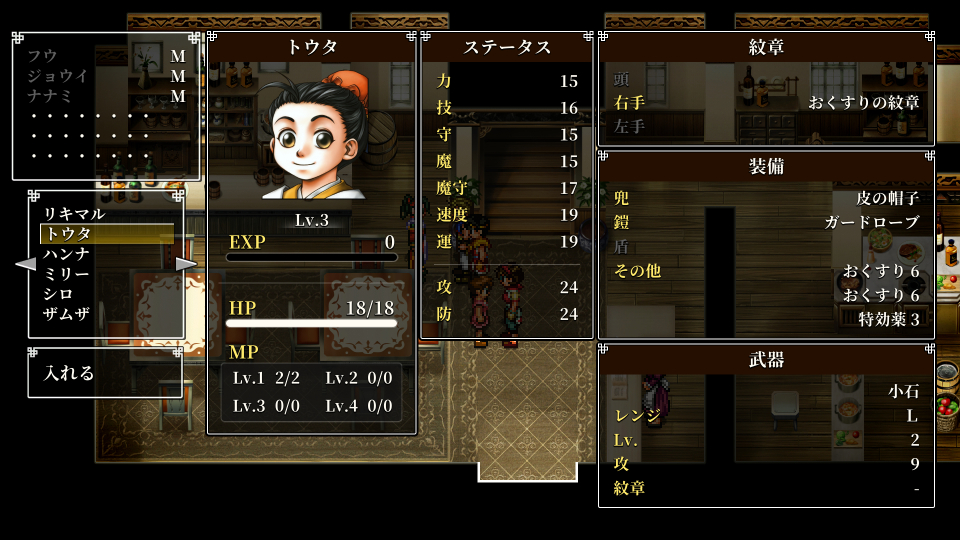This screenshot has width=960, height=540.
Task: Click the right page arrow
Action: [x=186, y=264]
